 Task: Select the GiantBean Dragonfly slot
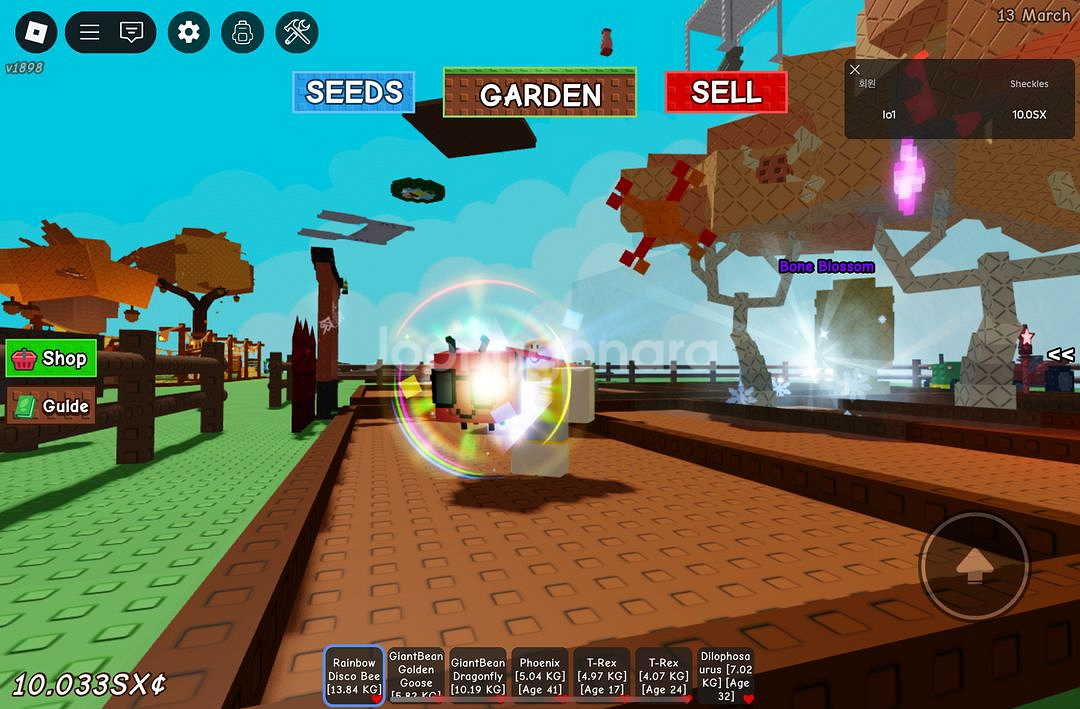tap(478, 675)
